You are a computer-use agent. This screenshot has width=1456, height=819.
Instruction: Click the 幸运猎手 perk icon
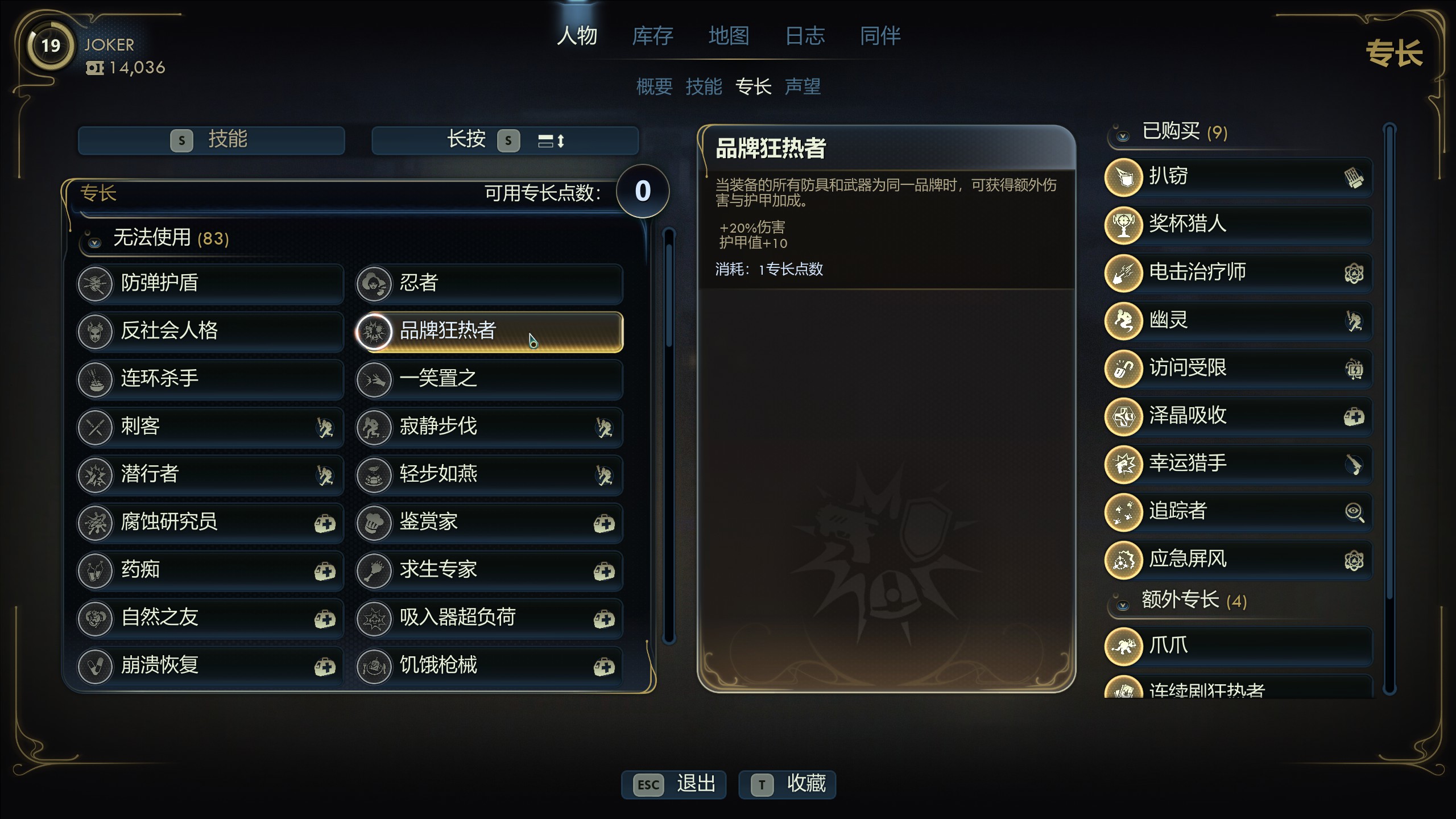coord(1124,464)
